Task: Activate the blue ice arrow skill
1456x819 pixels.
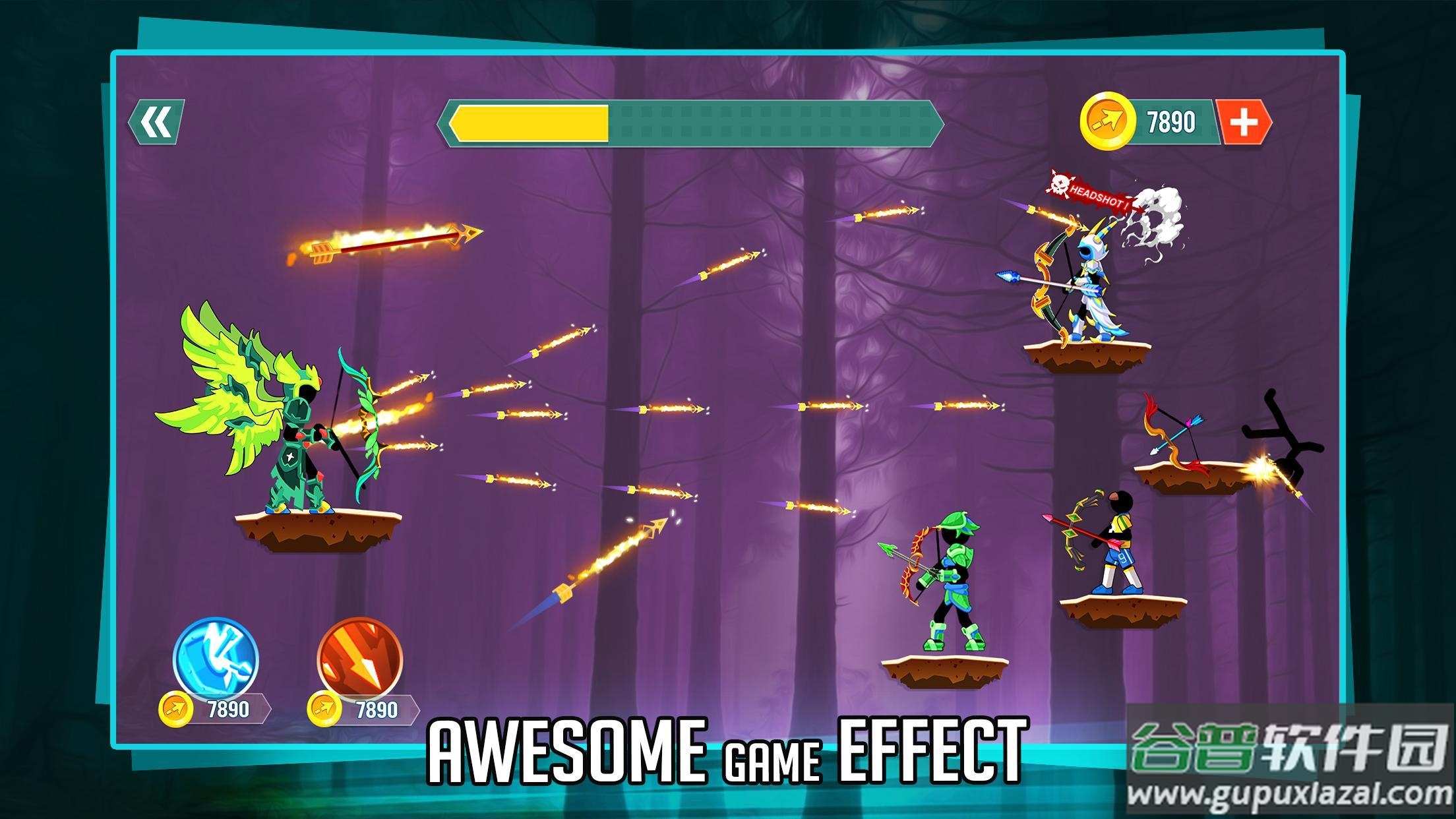Action: (x=216, y=659)
